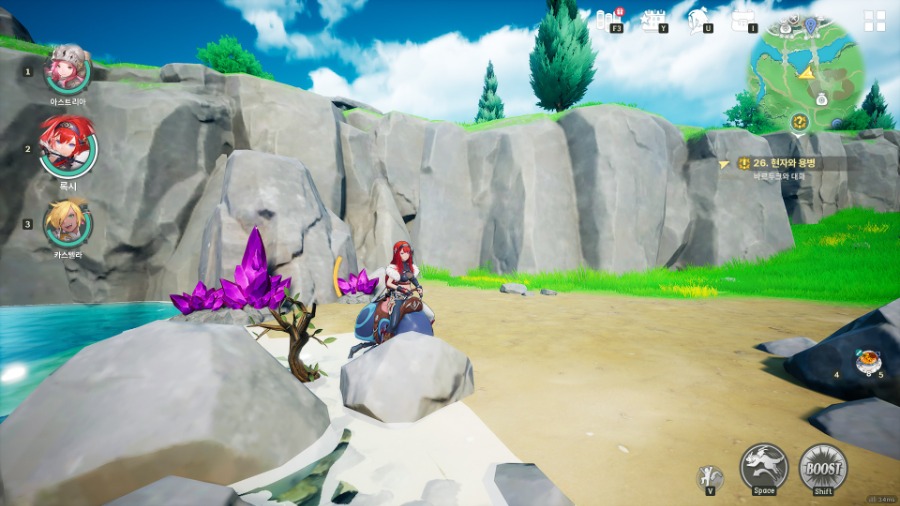Click the money bag marker on minimap
The width and height of the screenshot is (900, 506).
click(821, 98)
